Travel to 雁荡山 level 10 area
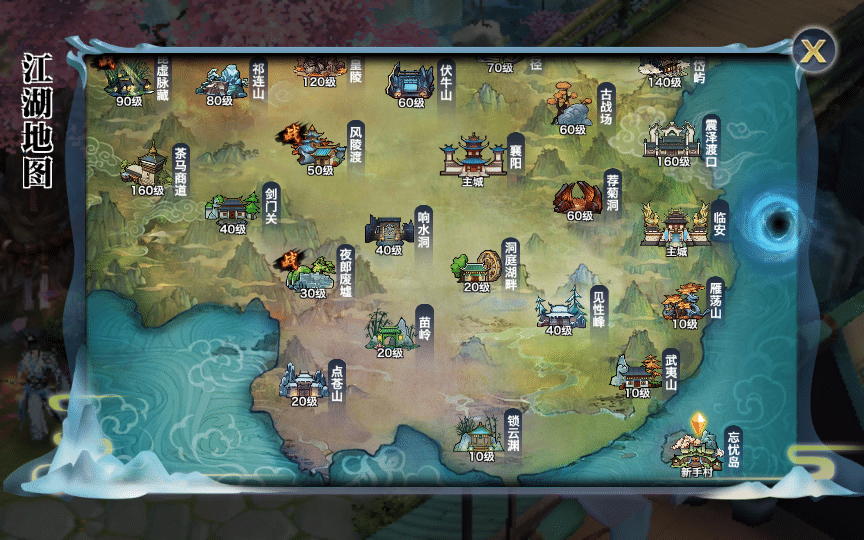Image resolution: width=864 pixels, height=540 pixels. [684, 302]
